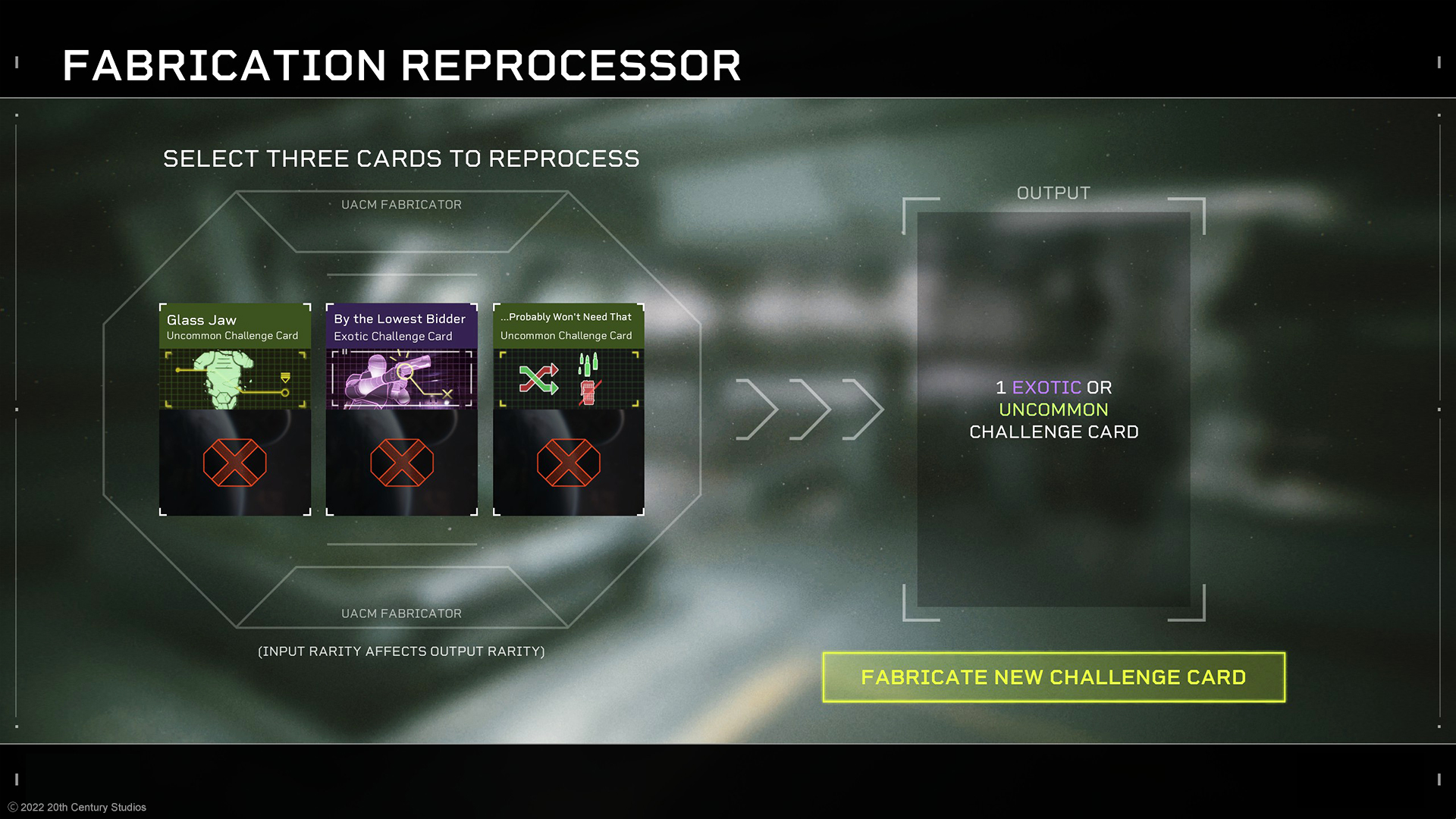Click the green highlight border of the fabricate bar
1456x819 pixels.
pos(1053,652)
